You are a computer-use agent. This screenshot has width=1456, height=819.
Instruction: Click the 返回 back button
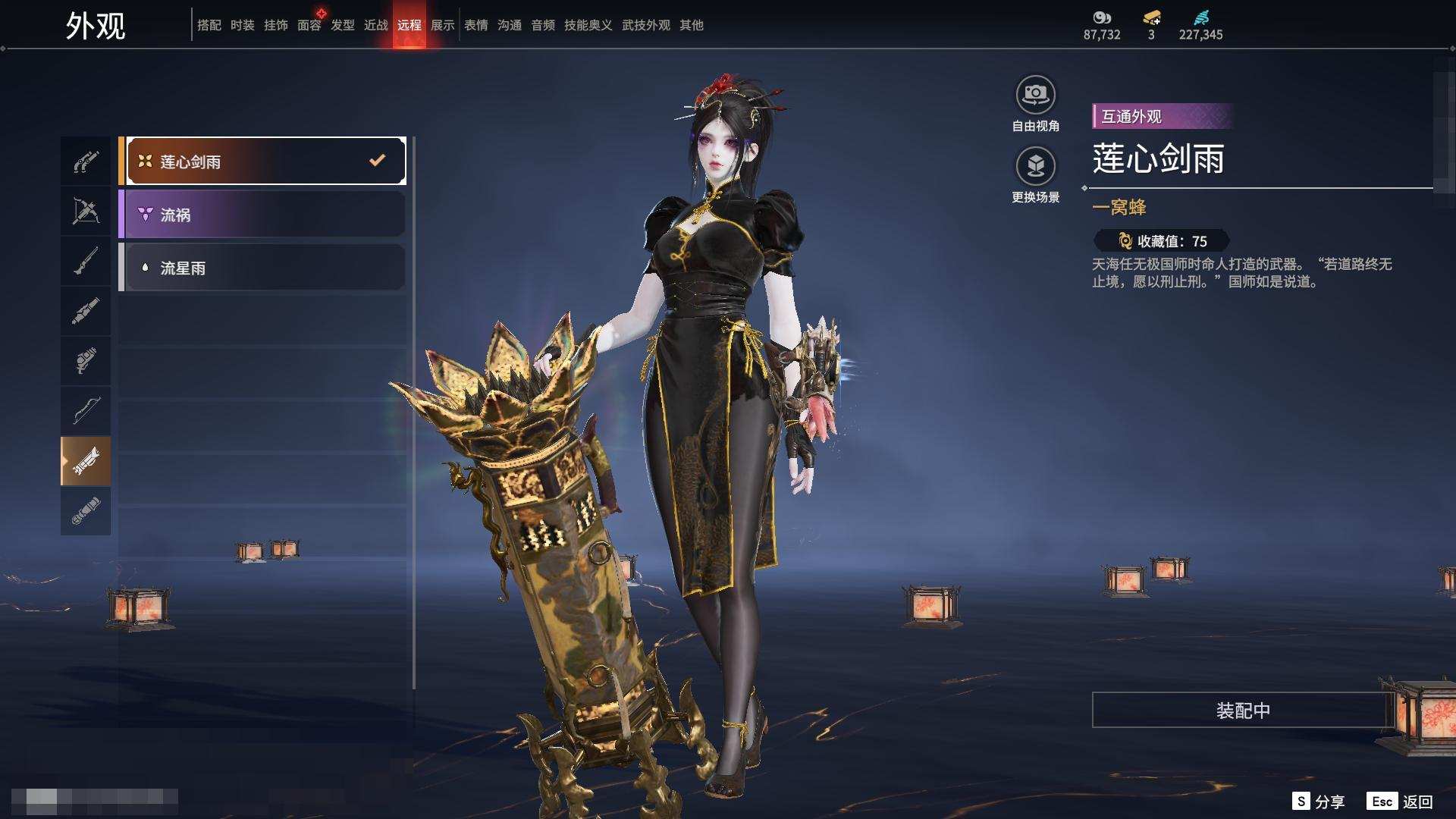click(1417, 802)
